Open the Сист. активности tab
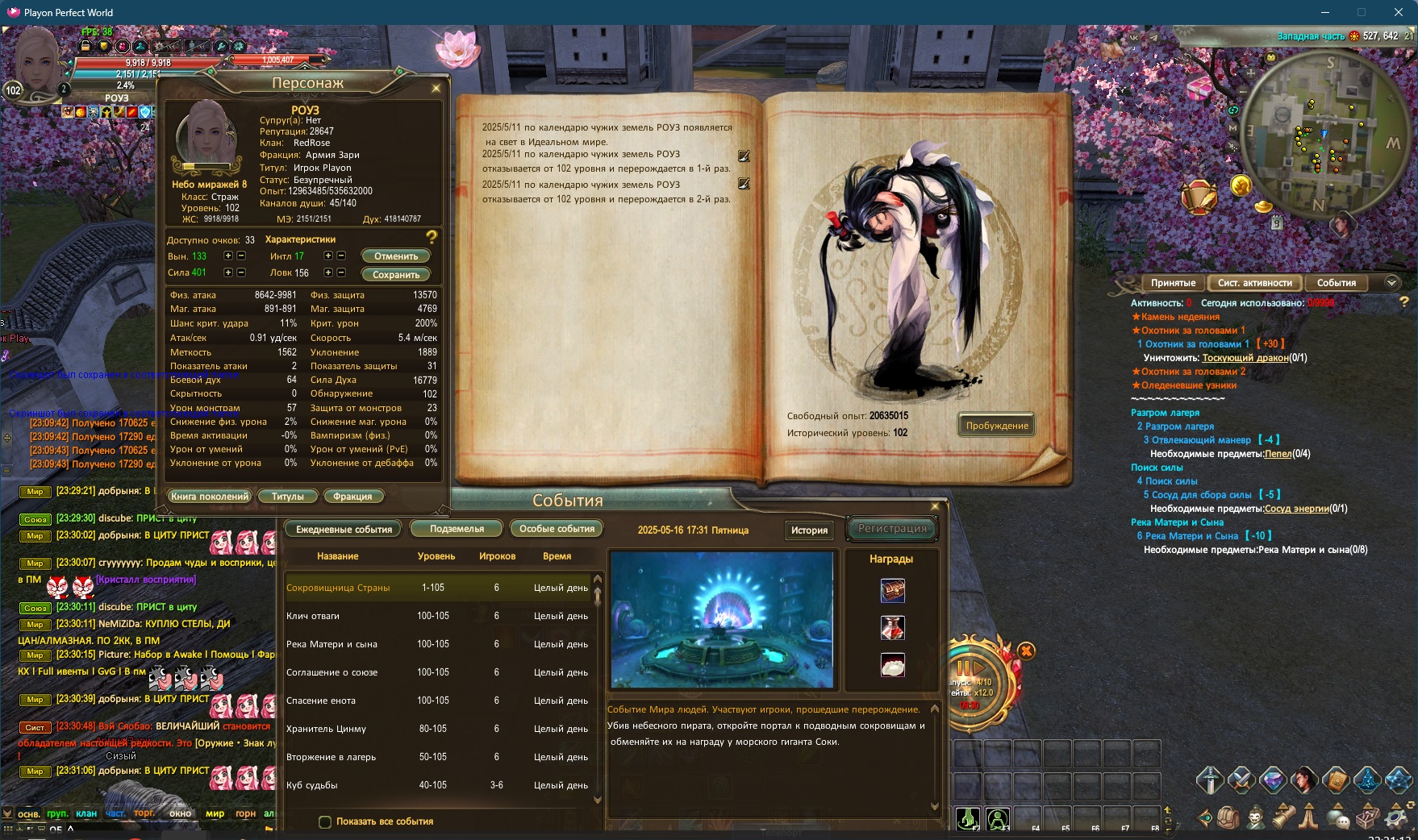 1254,283
